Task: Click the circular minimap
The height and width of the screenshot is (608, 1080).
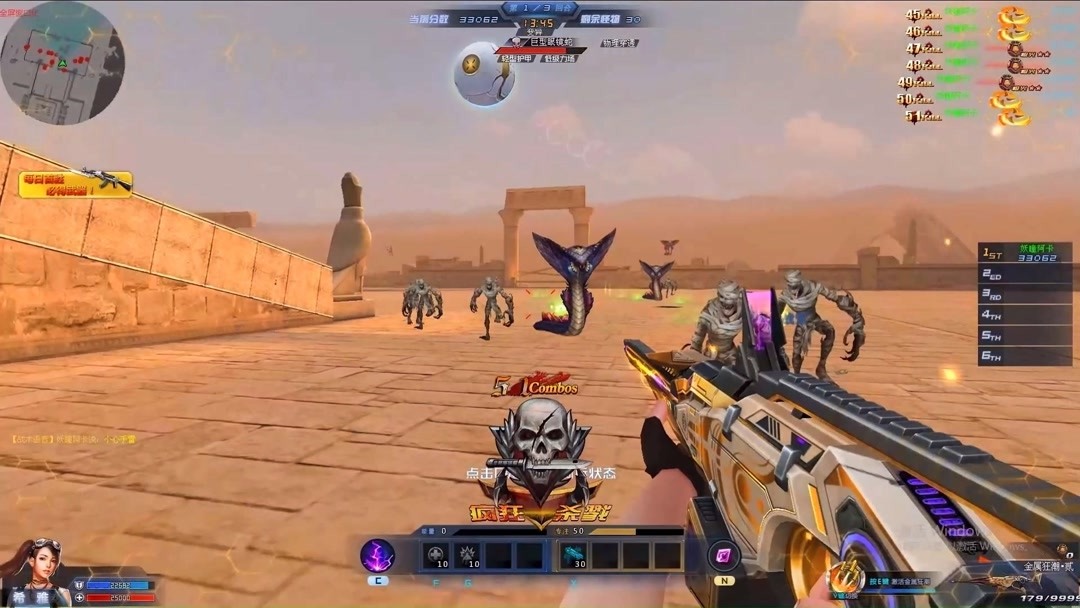Action: 62,62
